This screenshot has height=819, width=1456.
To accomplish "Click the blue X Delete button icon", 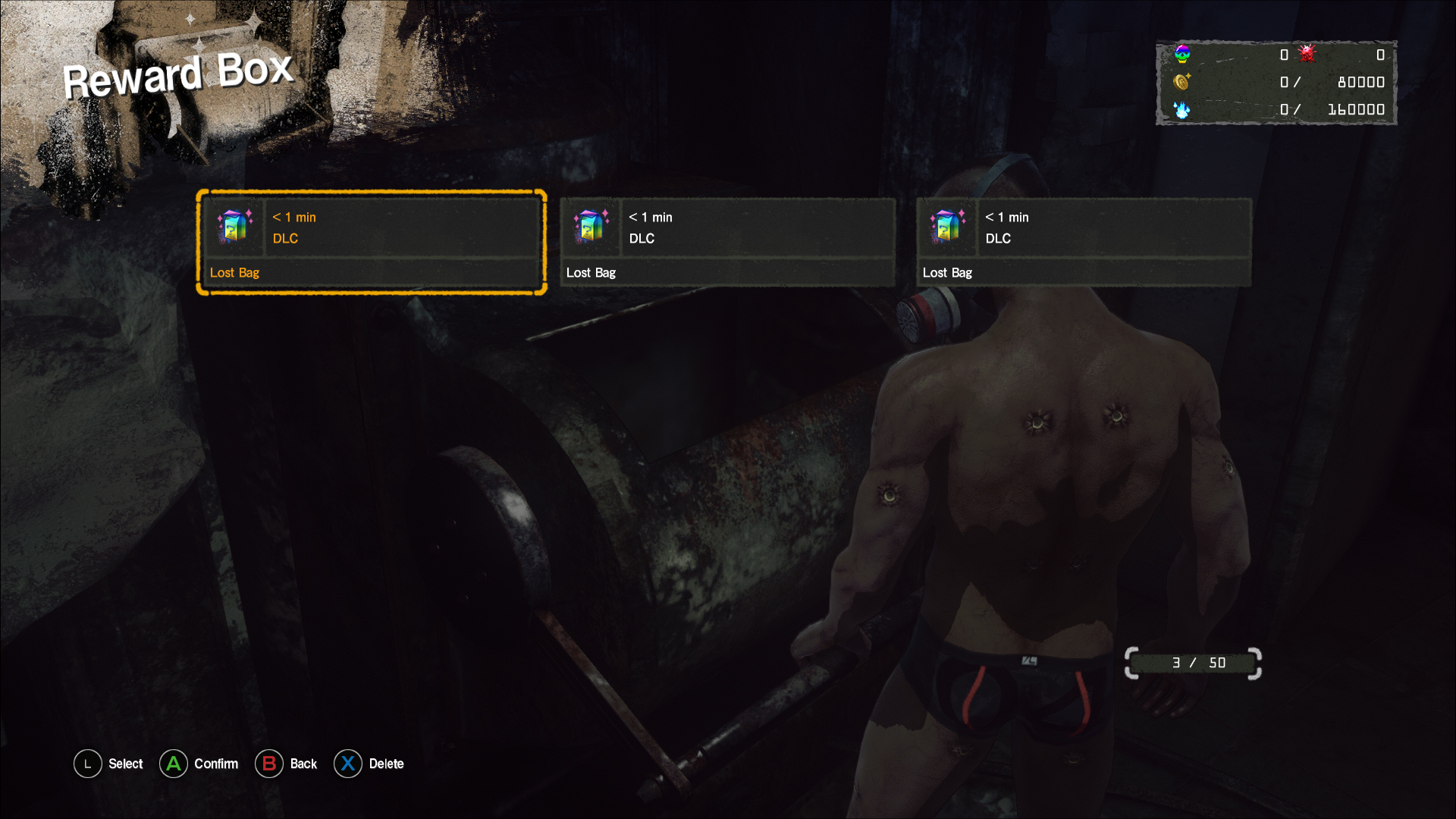I will pyautogui.click(x=348, y=764).
